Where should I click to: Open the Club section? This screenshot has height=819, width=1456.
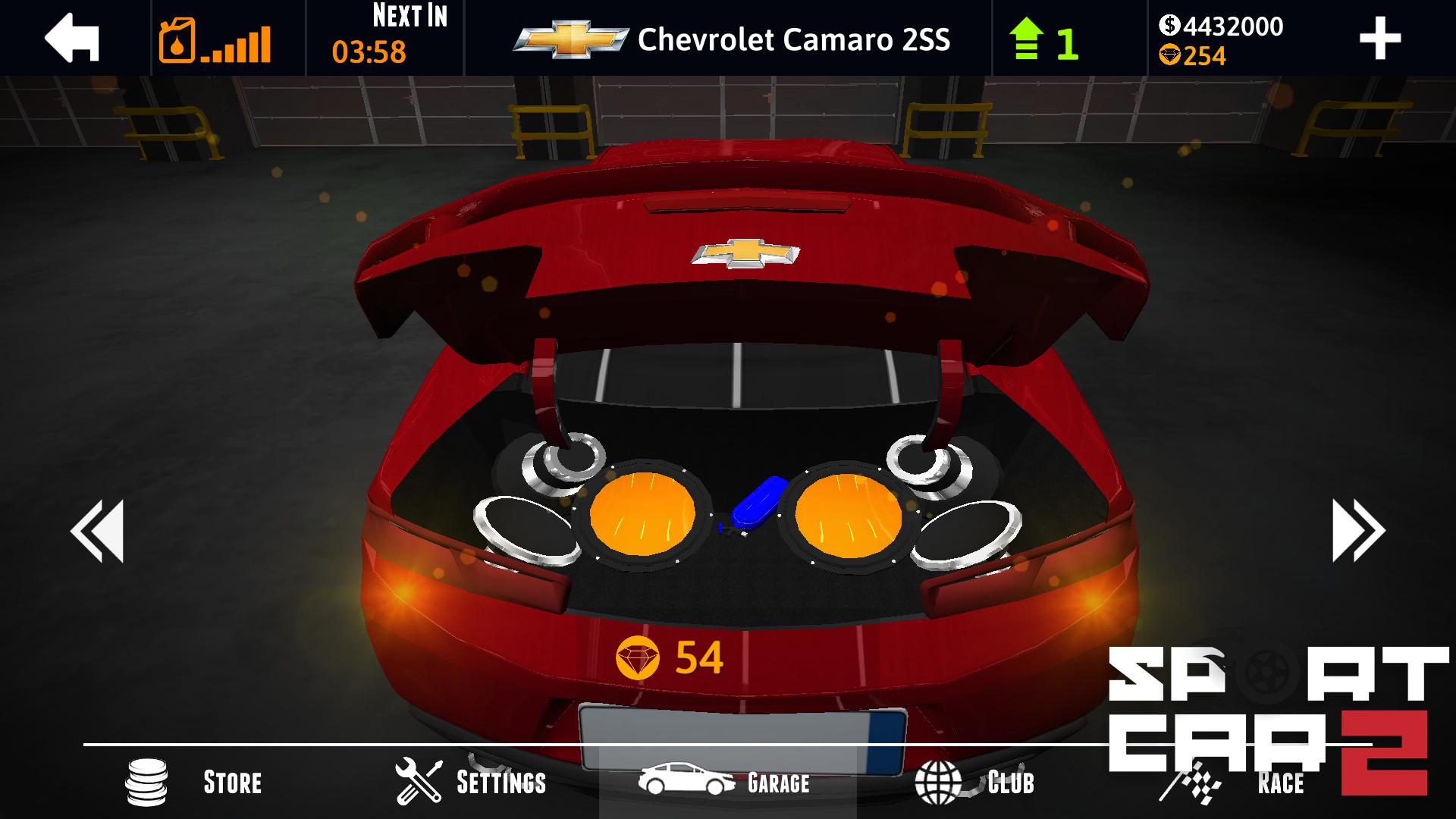[x=974, y=782]
